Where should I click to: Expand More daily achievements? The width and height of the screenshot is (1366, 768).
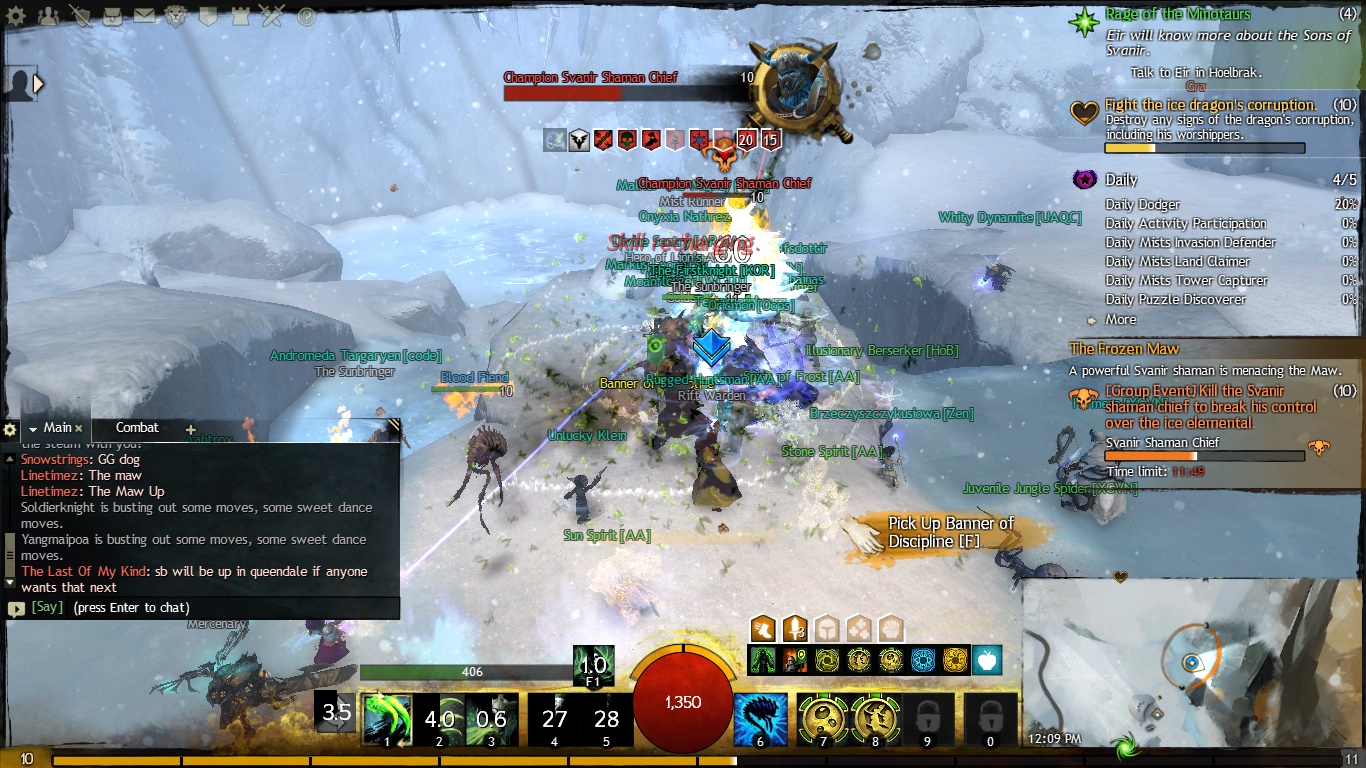1120,320
